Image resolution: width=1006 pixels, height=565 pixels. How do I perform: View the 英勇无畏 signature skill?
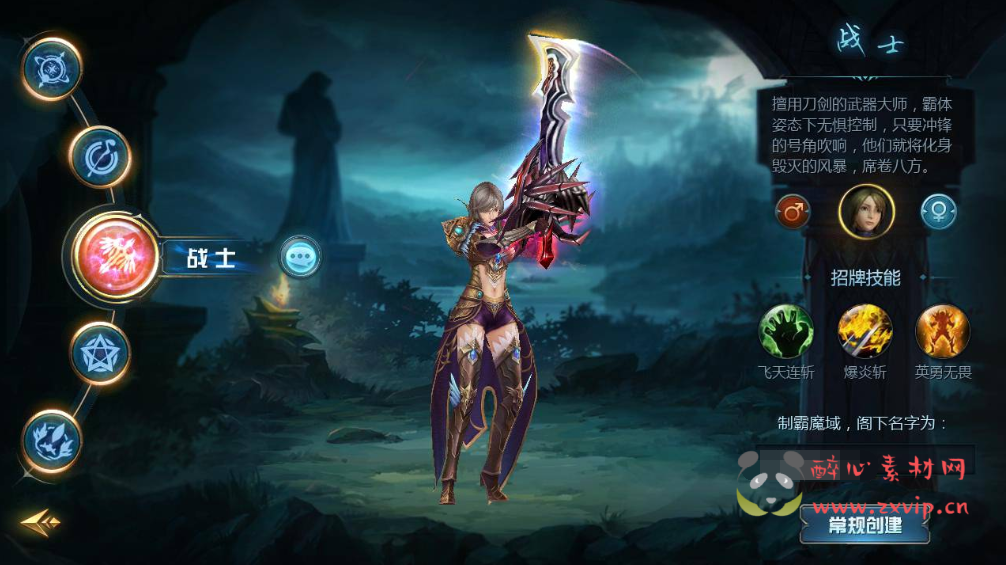click(942, 331)
